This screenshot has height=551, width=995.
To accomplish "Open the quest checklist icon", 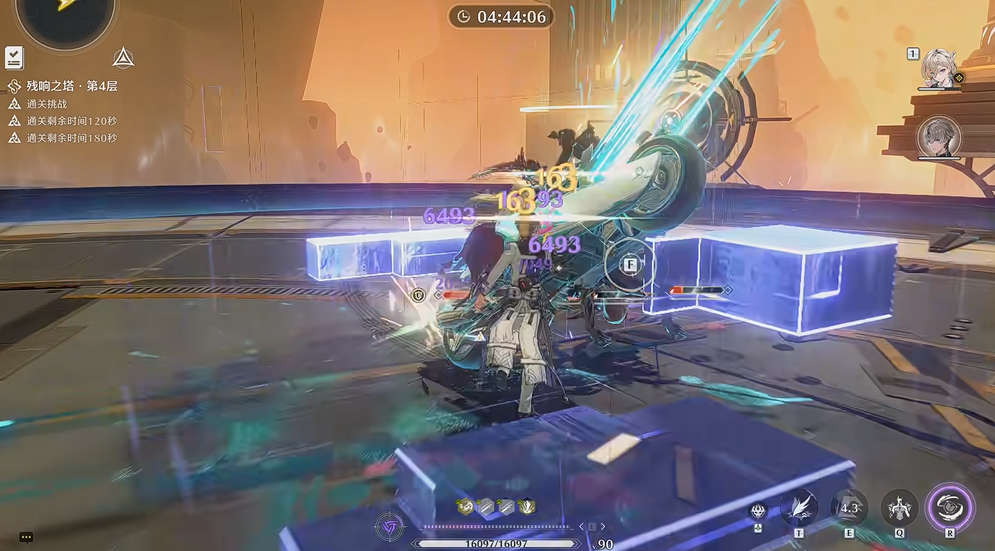I will 14,57.
